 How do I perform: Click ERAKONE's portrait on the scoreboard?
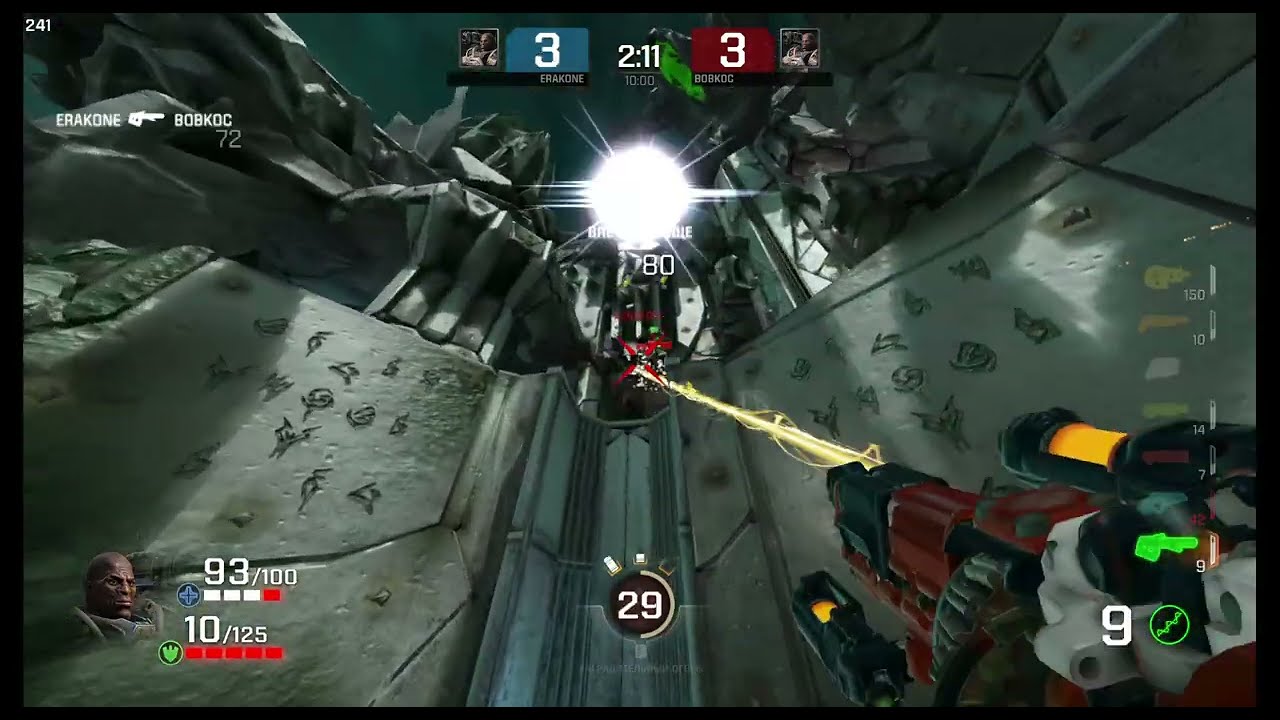[479, 49]
